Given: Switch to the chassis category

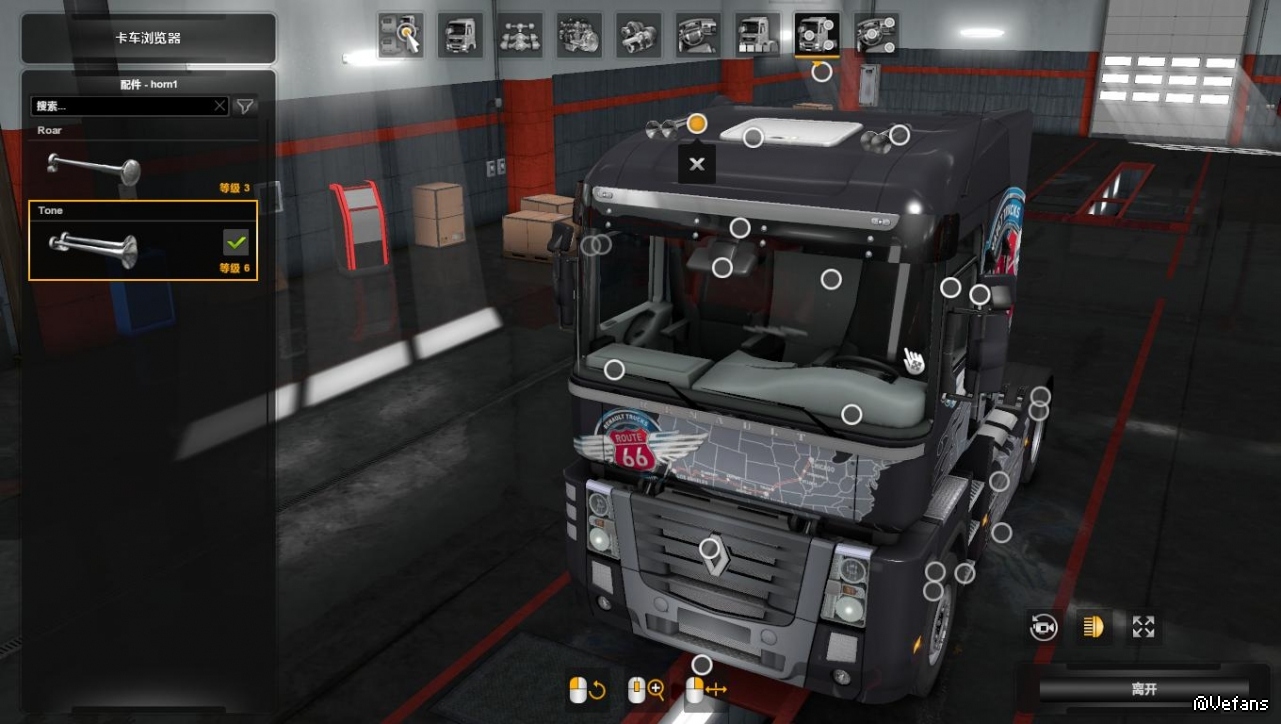Looking at the screenshot, I should coord(520,35).
